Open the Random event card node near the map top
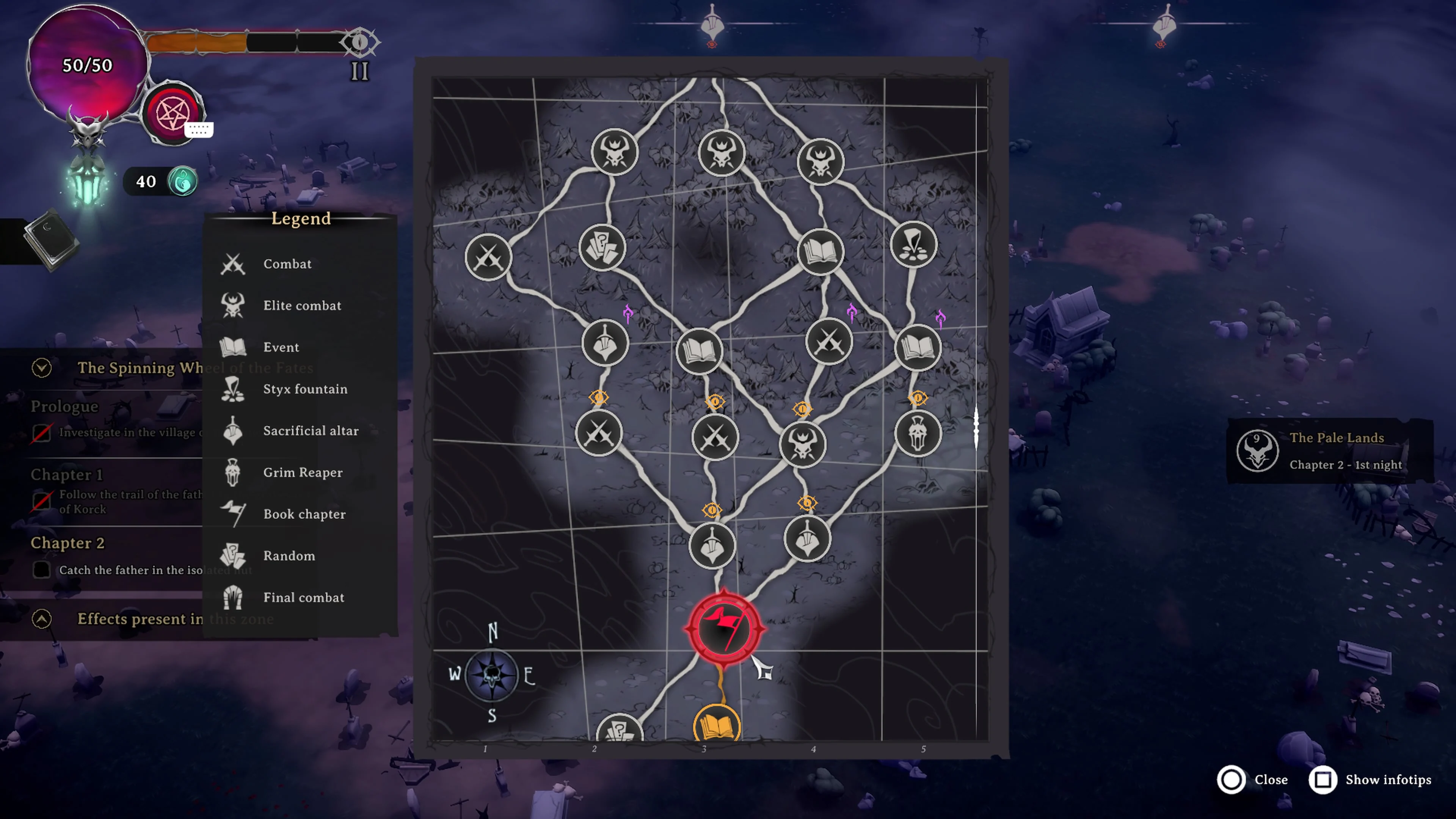Viewport: 1456px width, 819px height. point(602,247)
